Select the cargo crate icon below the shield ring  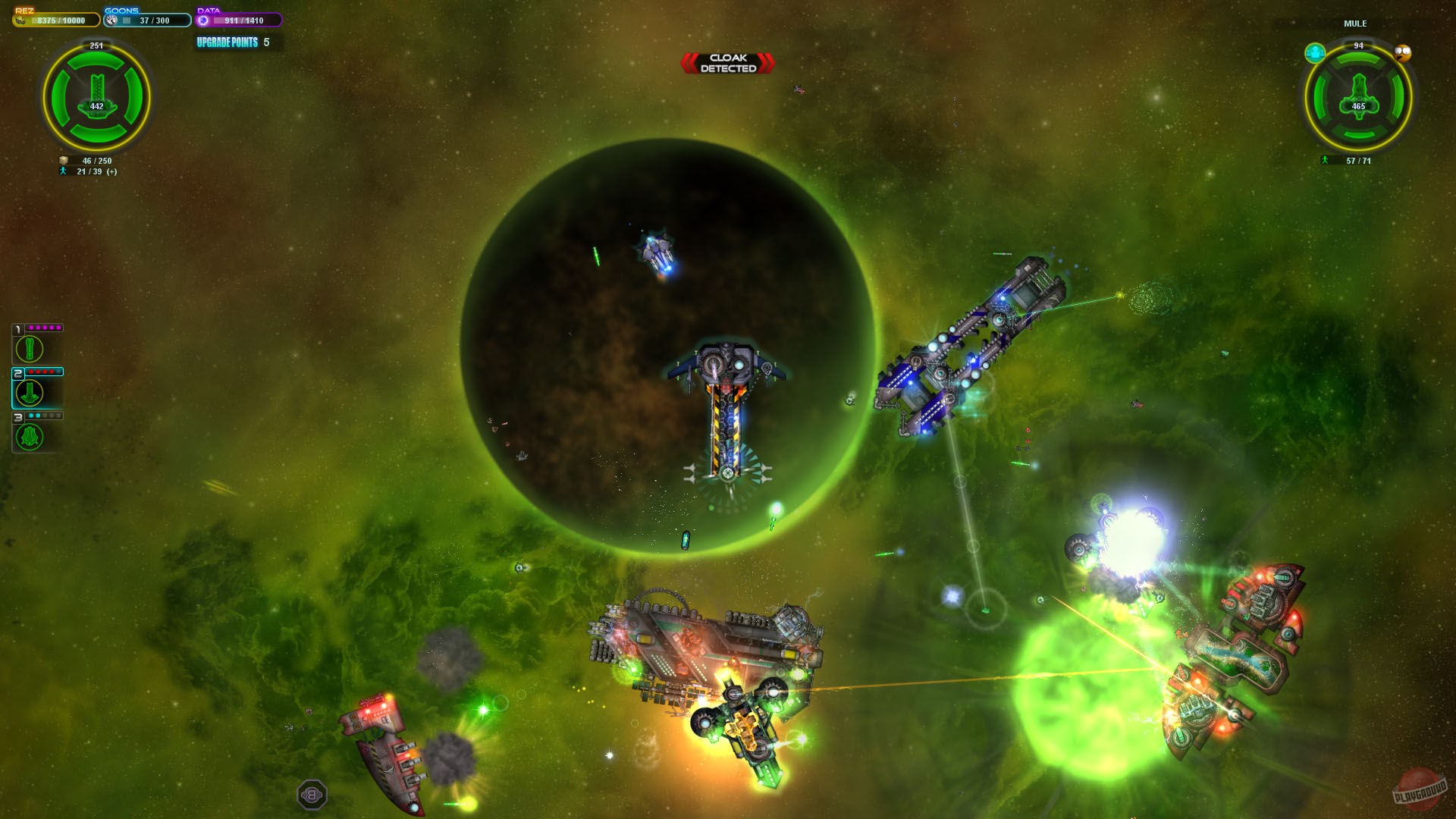pyautogui.click(x=63, y=160)
